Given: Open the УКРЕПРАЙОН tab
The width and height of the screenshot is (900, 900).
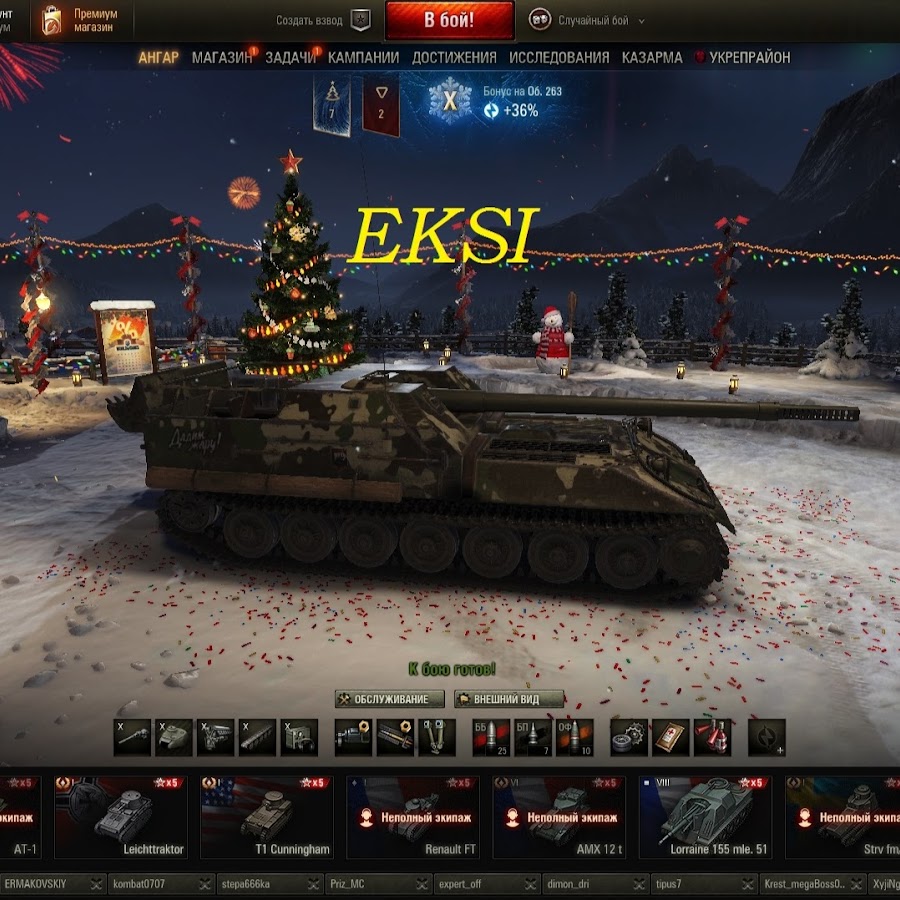Looking at the screenshot, I should coord(749,58).
